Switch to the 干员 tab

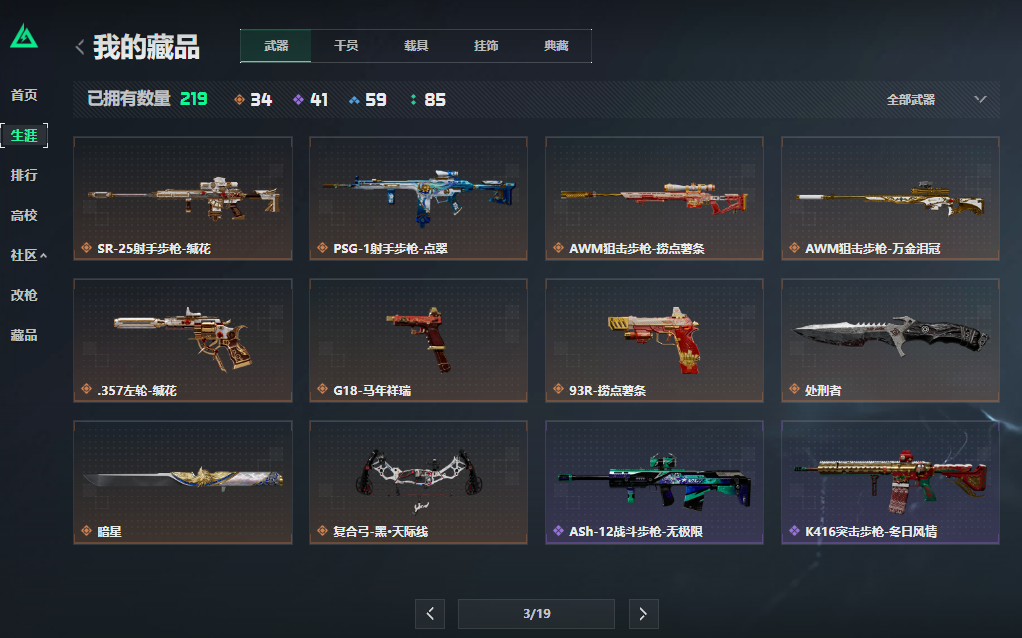click(x=346, y=46)
